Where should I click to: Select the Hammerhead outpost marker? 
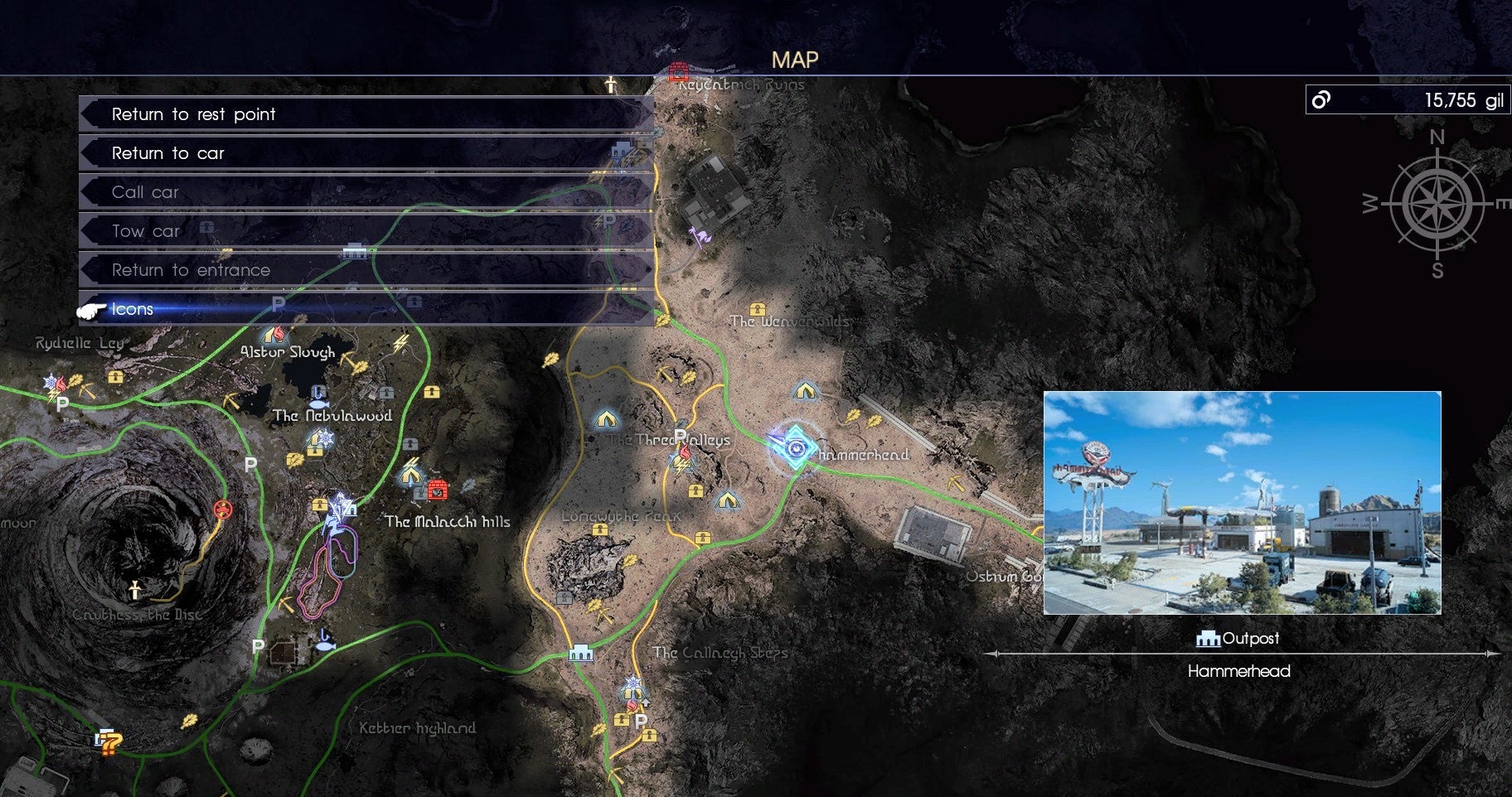[x=794, y=448]
